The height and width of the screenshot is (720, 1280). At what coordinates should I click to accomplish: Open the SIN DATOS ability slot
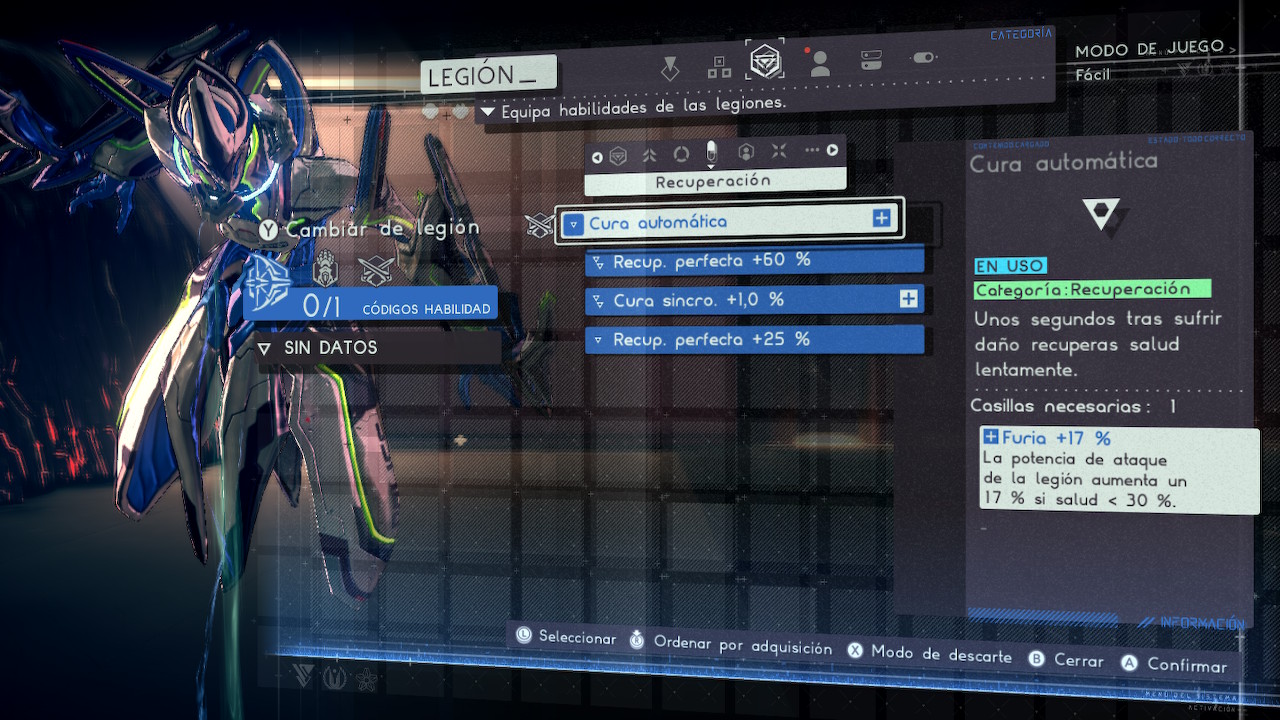point(378,348)
